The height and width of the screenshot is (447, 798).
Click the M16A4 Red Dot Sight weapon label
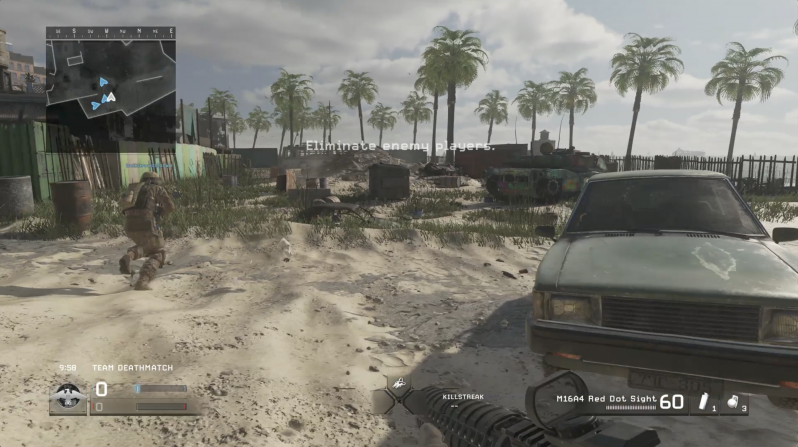click(605, 398)
